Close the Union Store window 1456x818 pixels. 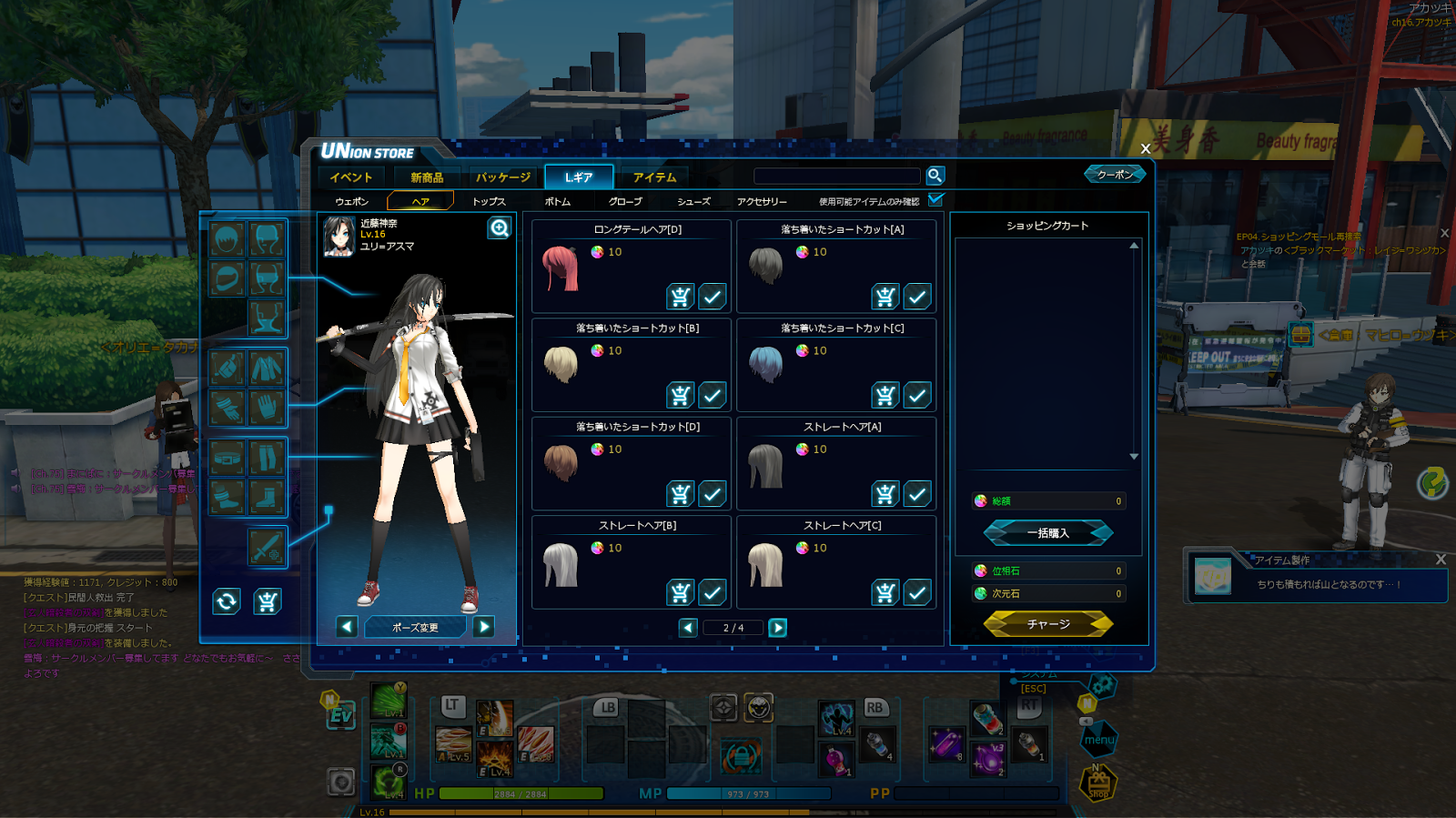pos(1145,148)
